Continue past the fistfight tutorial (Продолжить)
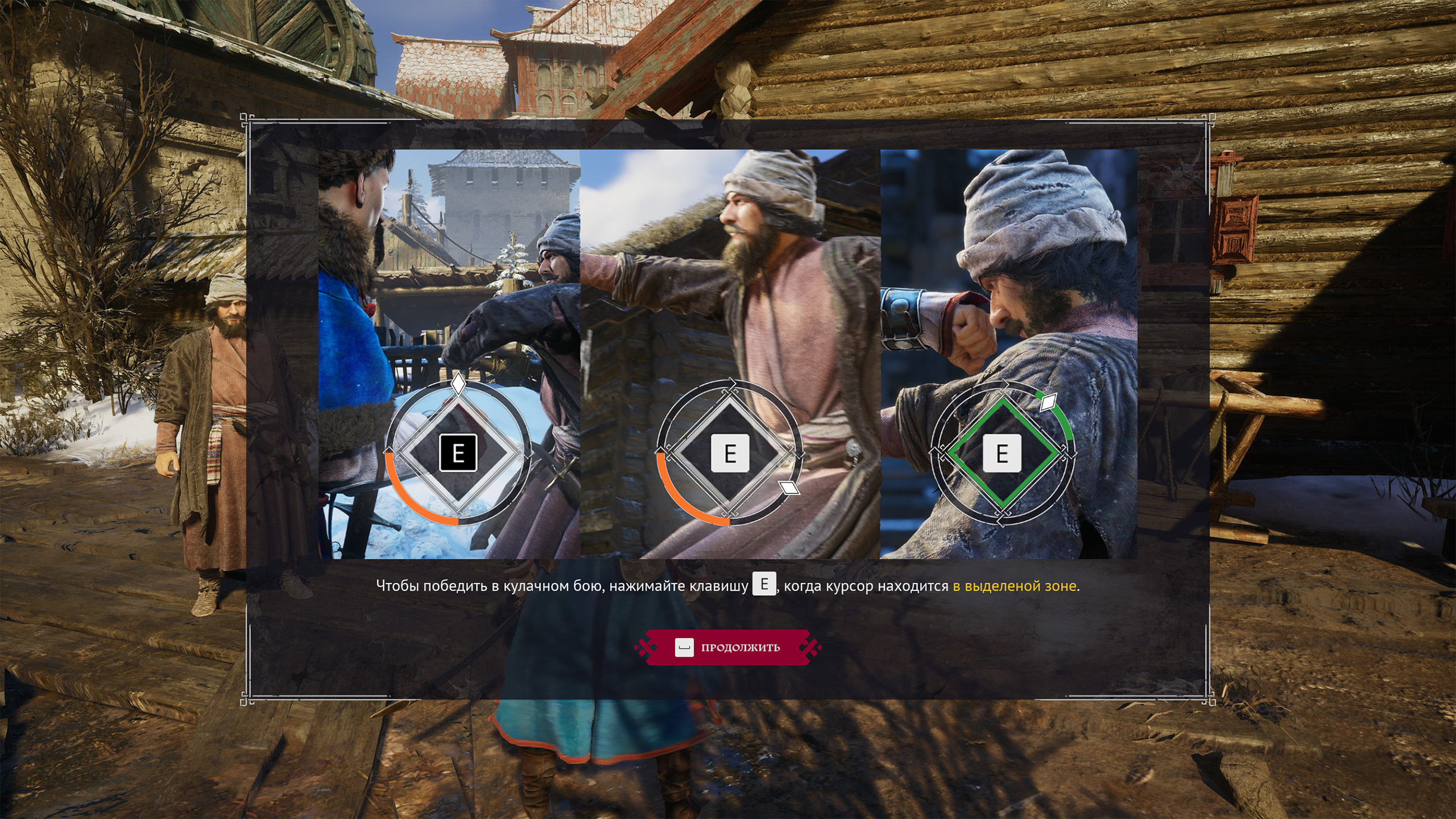 [728, 647]
